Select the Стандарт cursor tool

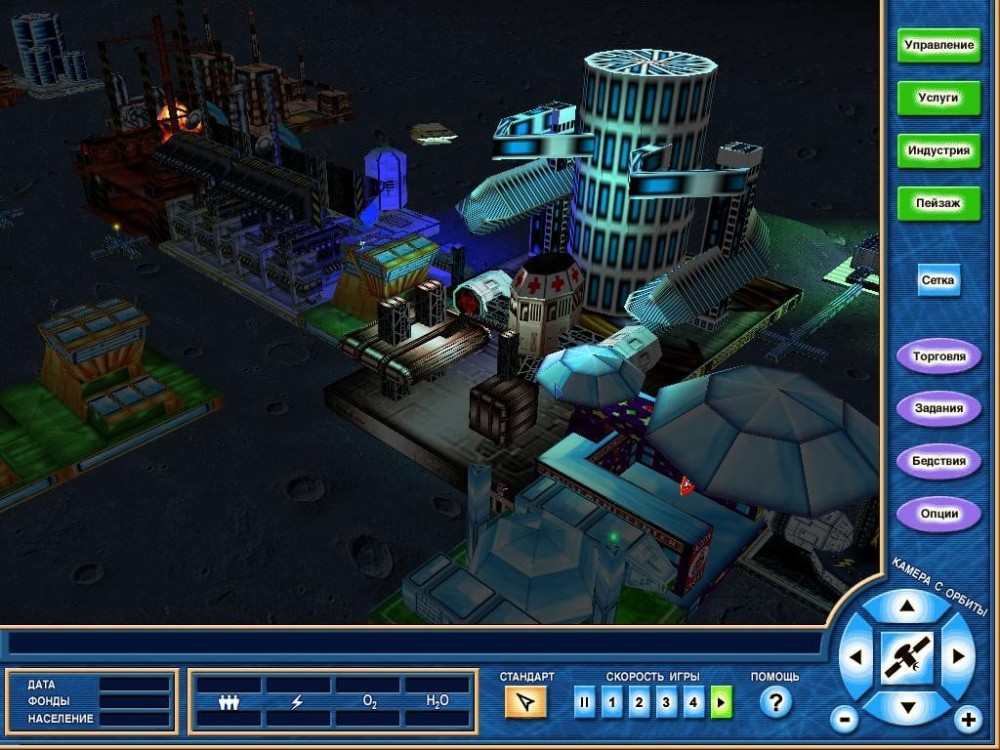[526, 703]
